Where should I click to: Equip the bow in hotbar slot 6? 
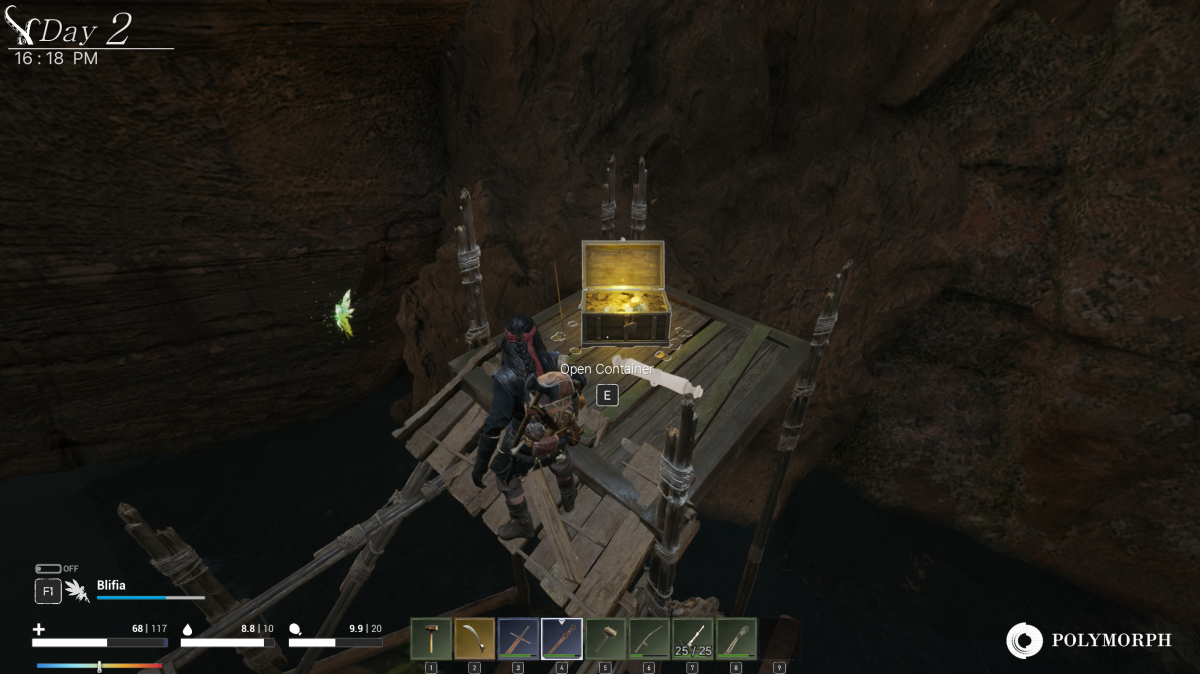click(x=648, y=639)
